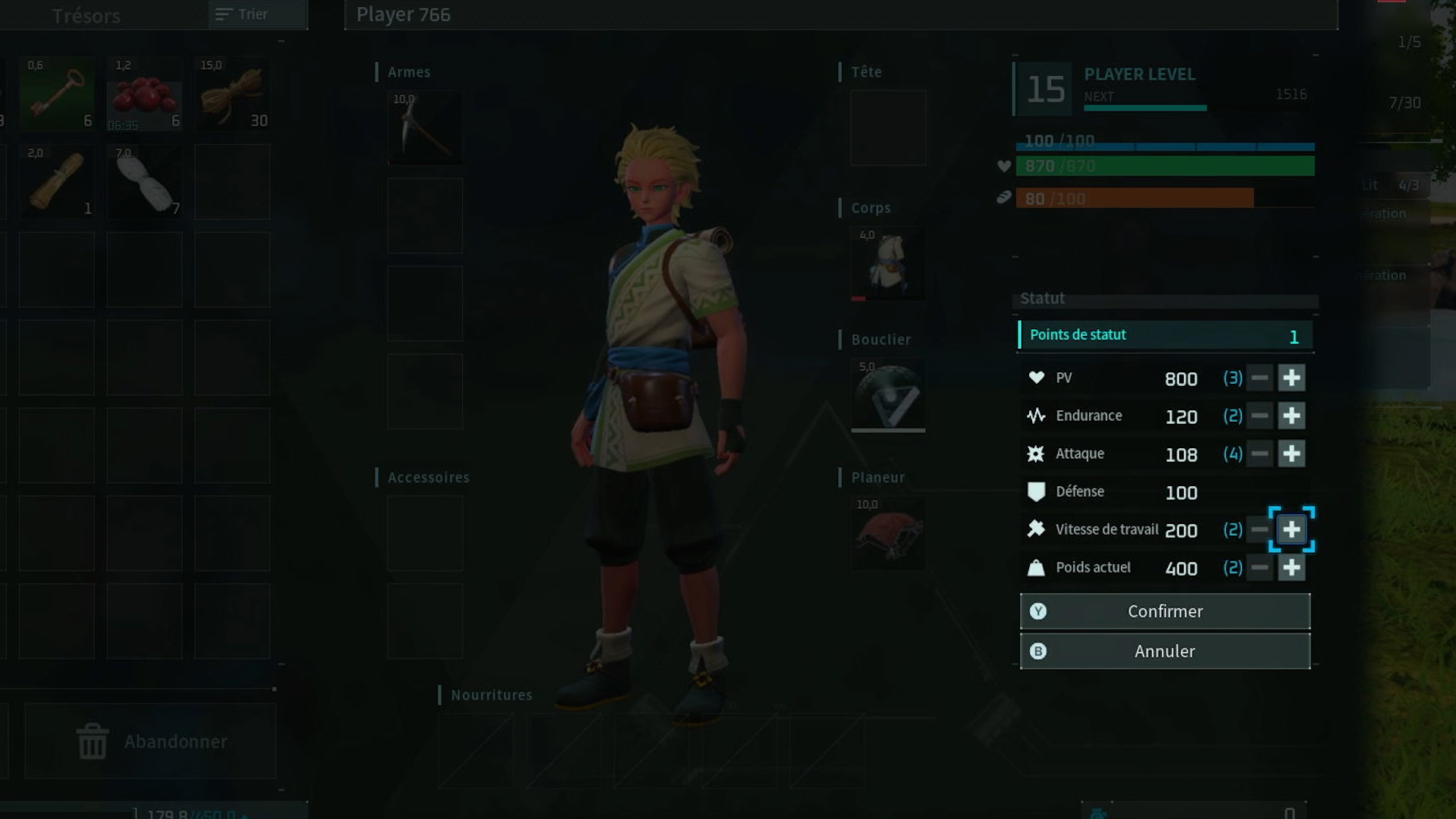Image resolution: width=1456 pixels, height=819 pixels.
Task: Select the equipped Corps outfit slot
Action: click(x=888, y=263)
